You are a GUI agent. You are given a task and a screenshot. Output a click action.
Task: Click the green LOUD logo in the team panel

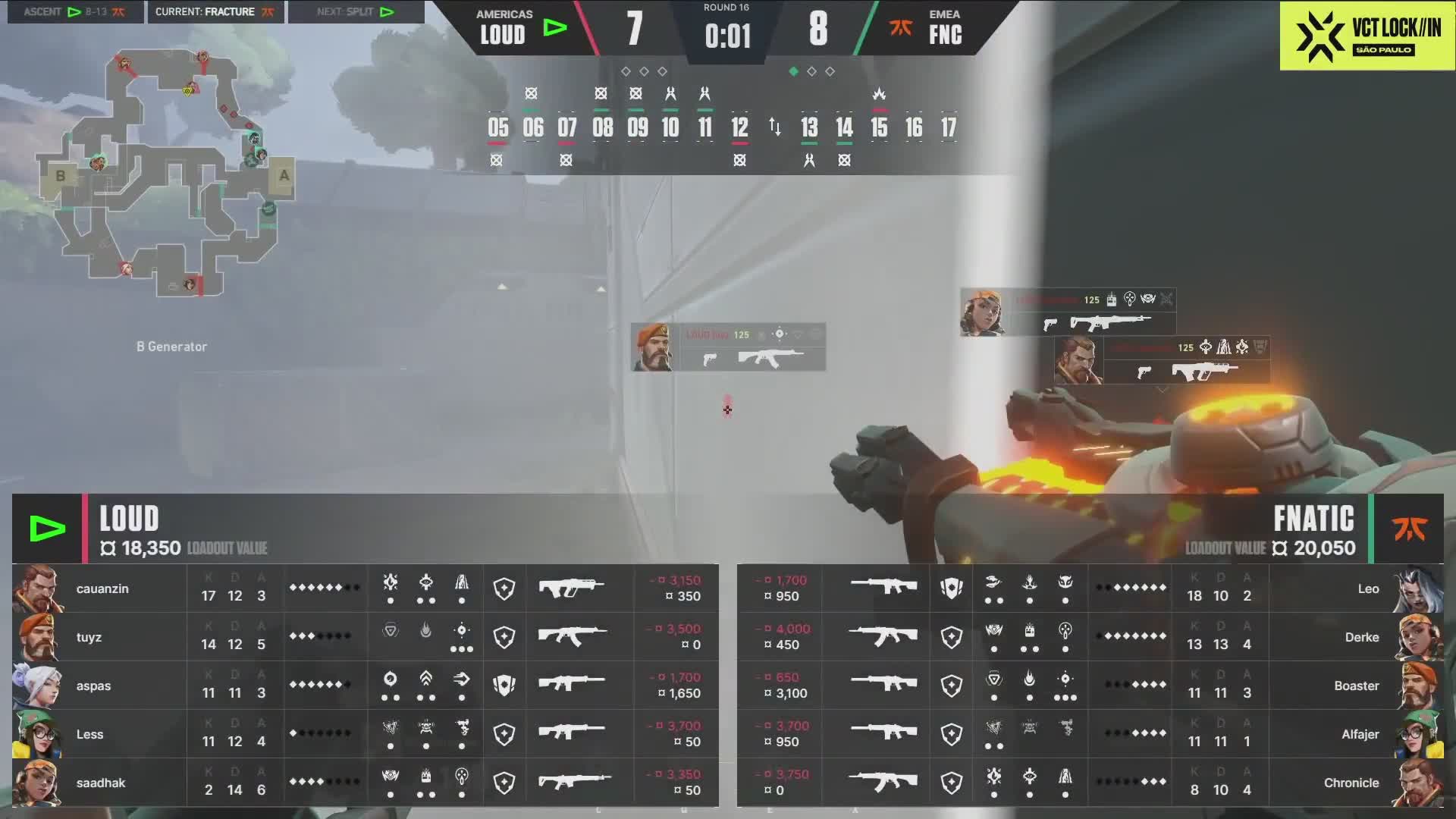(47, 529)
